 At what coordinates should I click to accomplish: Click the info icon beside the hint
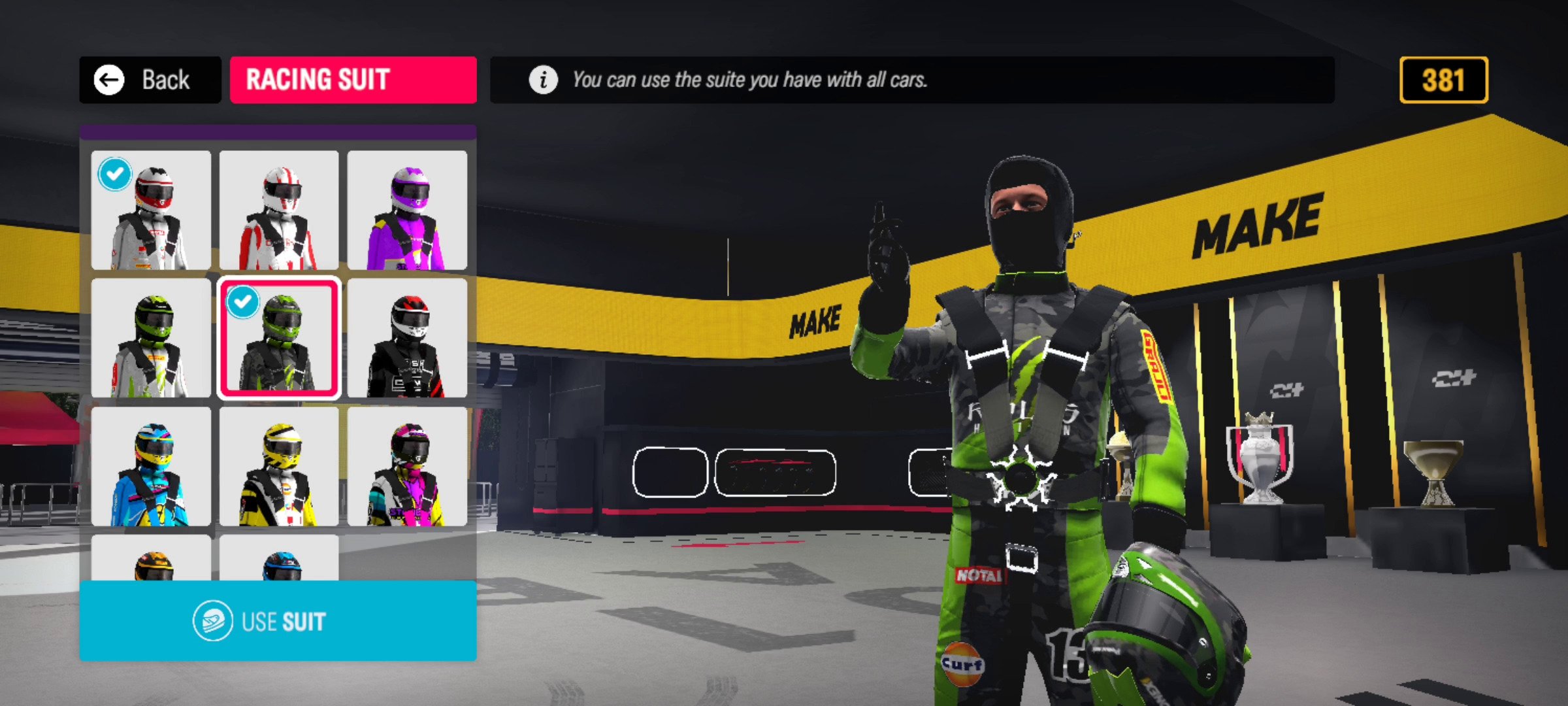[543, 80]
